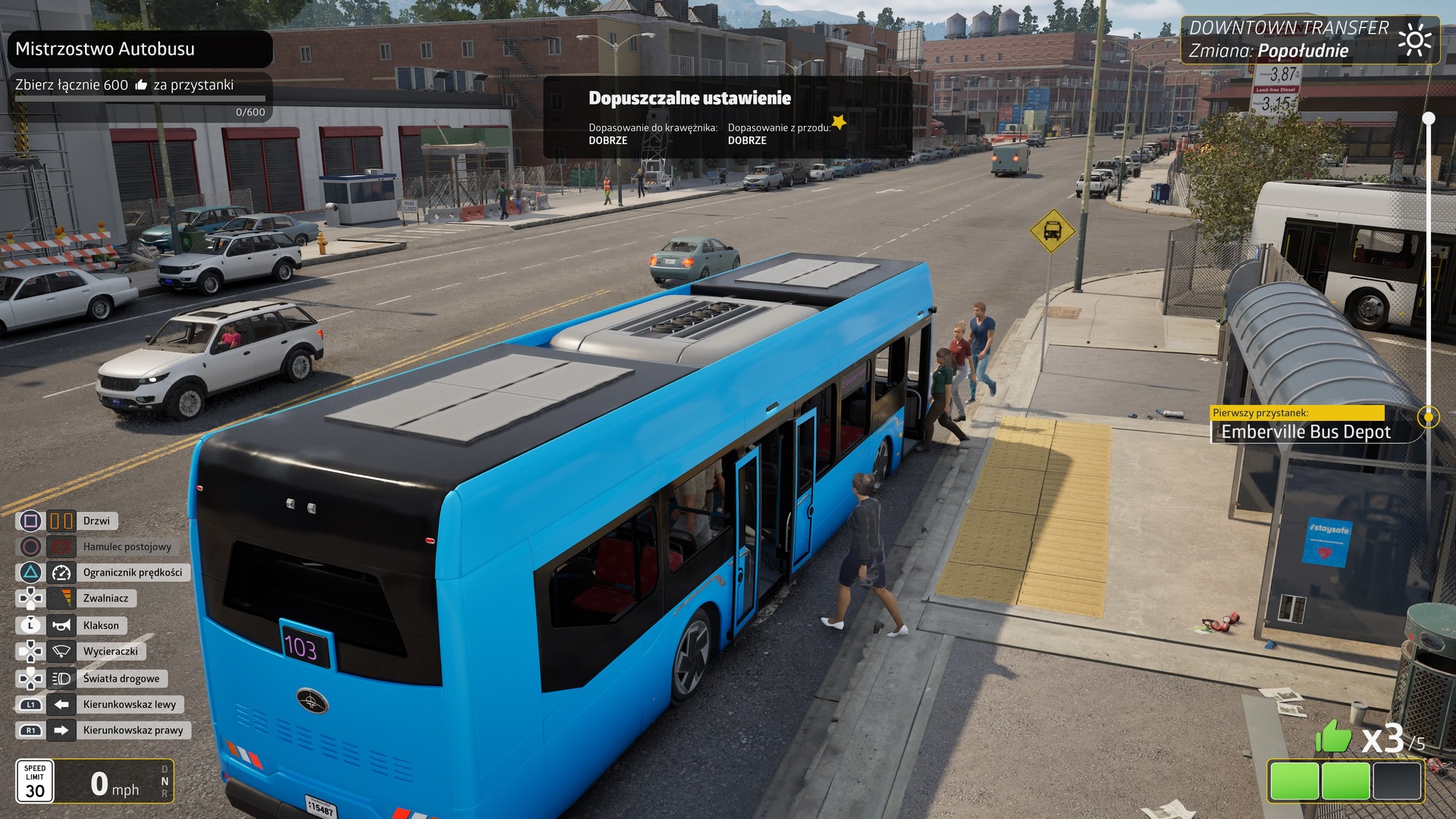This screenshot has height=819, width=1456.
Task: Expand the Dopuszczalne ustawienie alignment popup
Action: (x=690, y=98)
